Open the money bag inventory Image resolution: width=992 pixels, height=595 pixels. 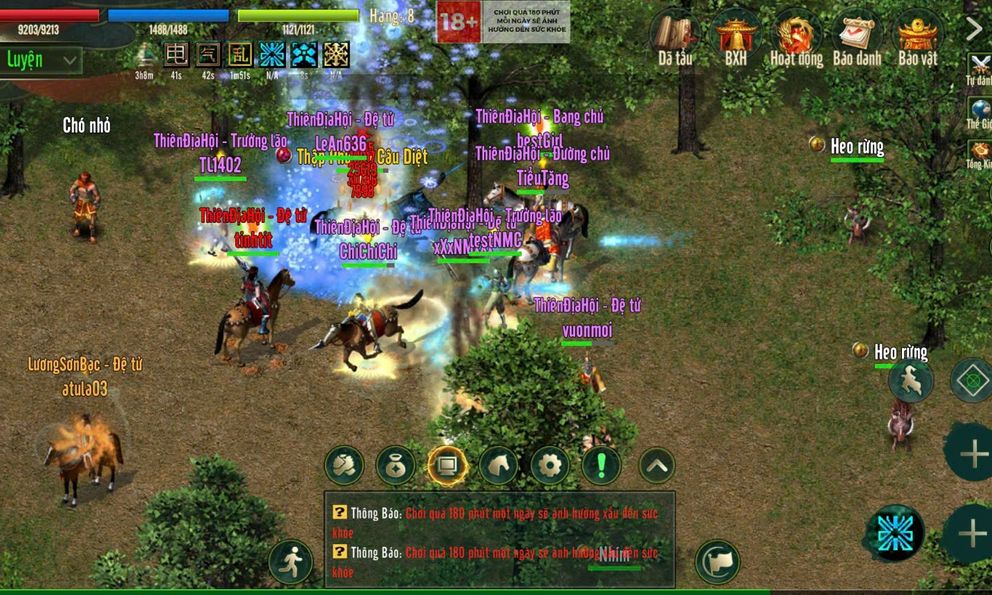(396, 465)
